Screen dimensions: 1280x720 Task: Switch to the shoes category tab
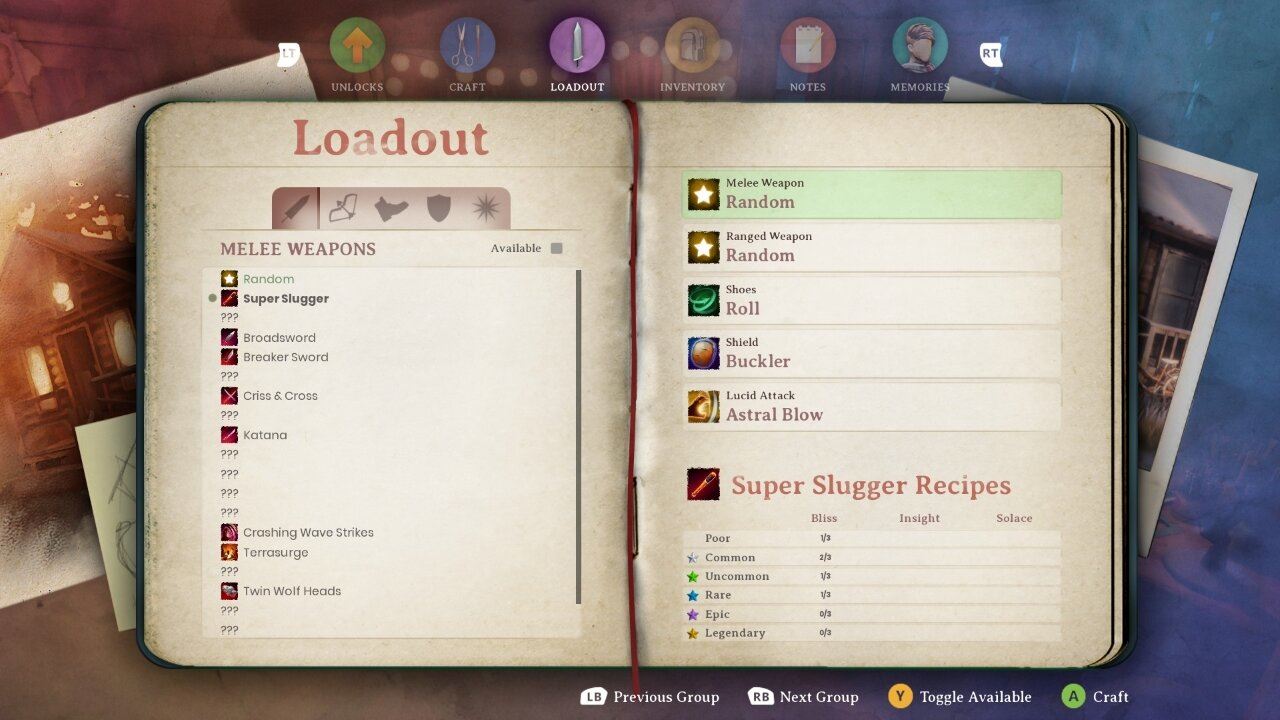pyautogui.click(x=391, y=208)
